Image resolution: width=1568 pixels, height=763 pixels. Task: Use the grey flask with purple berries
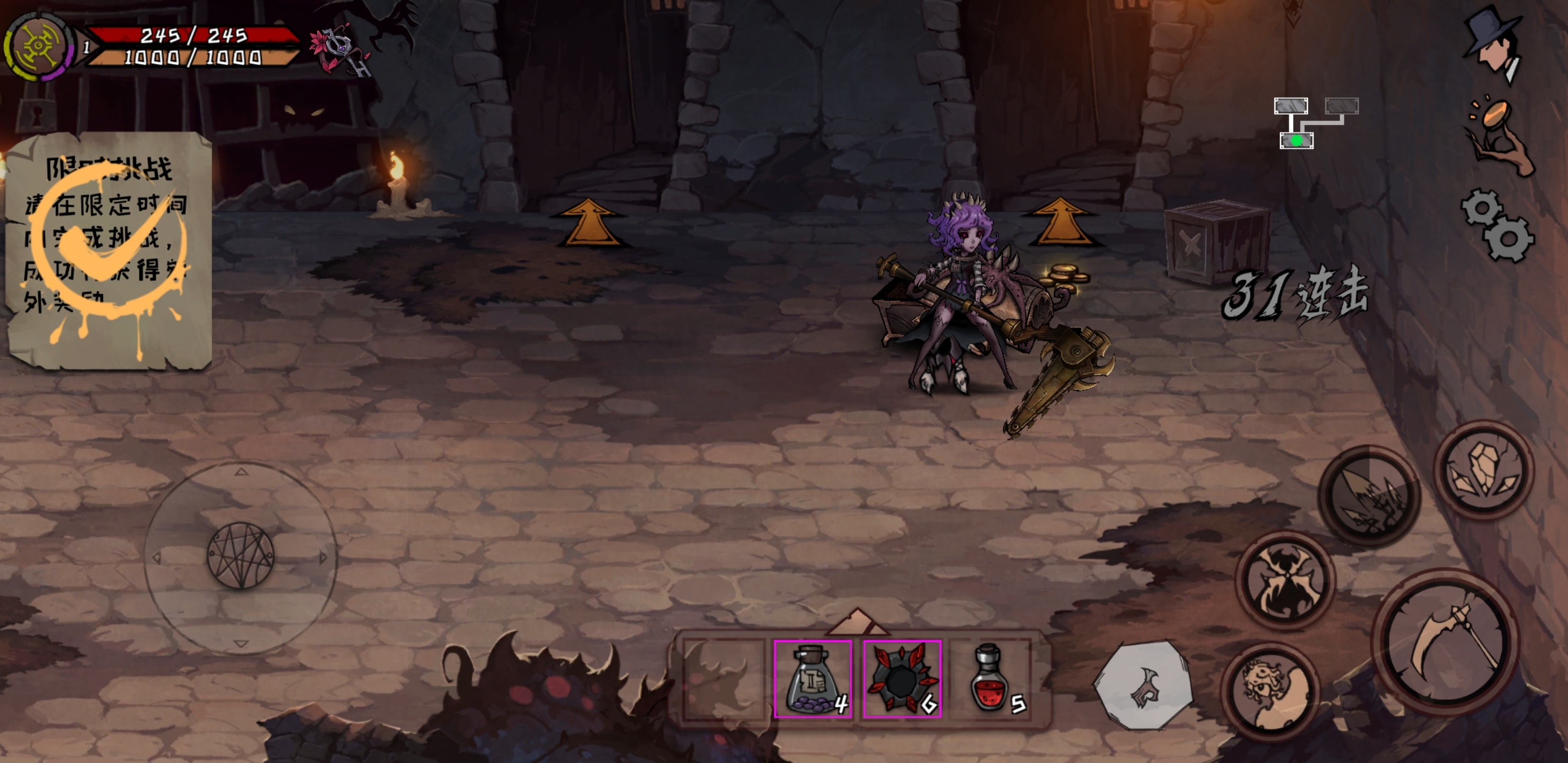pyautogui.click(x=813, y=678)
